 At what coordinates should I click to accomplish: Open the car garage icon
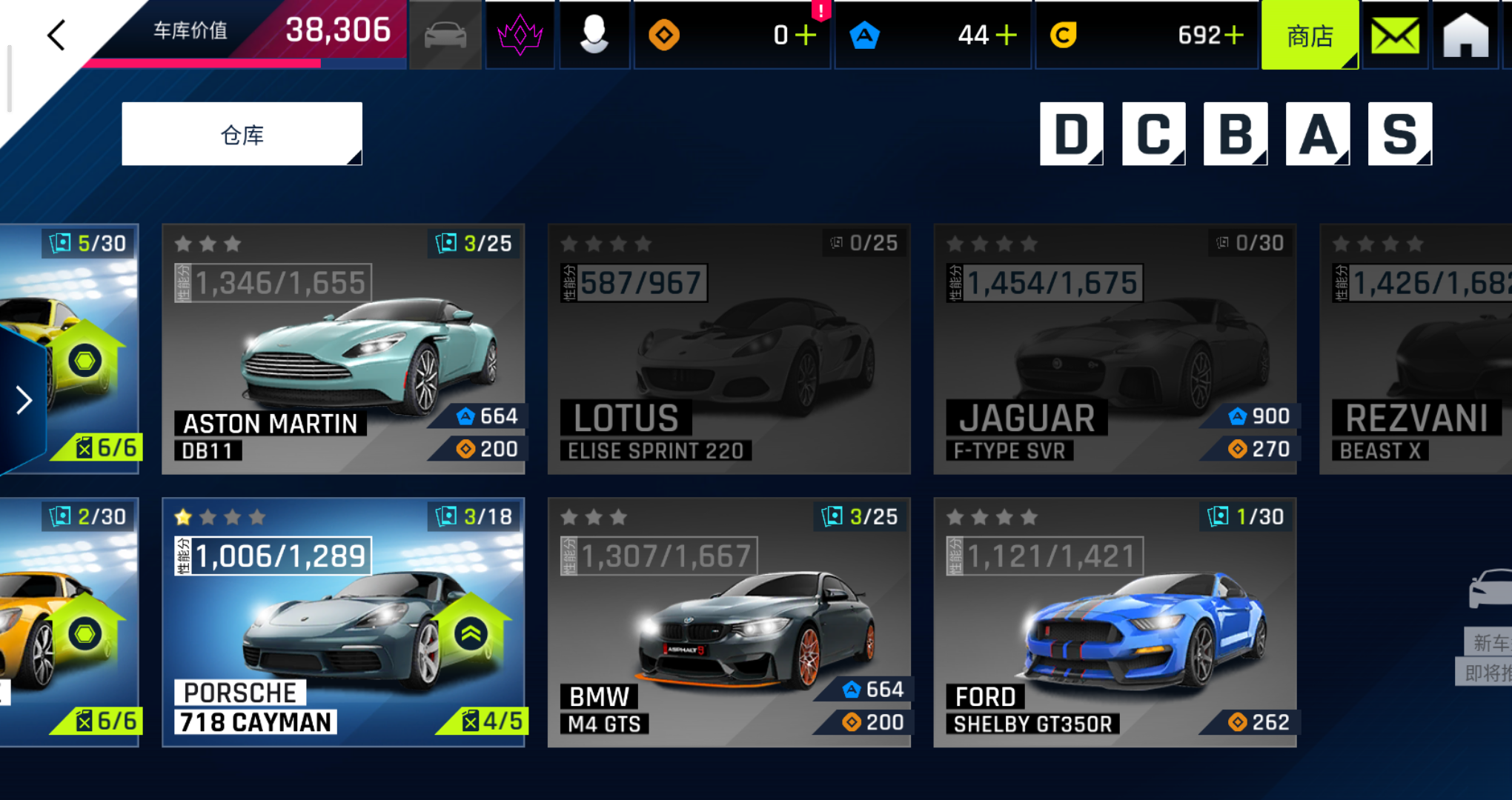(445, 35)
